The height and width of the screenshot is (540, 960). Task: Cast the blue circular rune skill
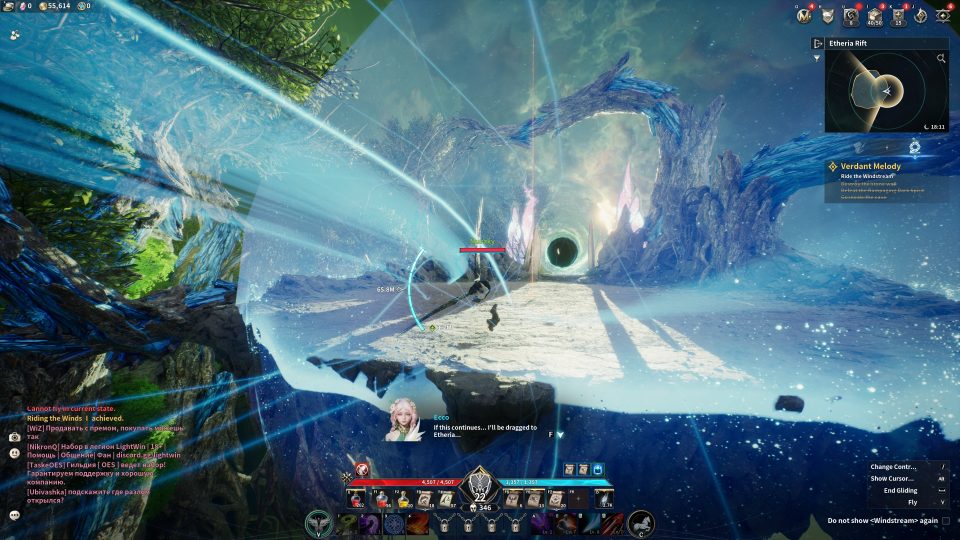click(x=395, y=523)
